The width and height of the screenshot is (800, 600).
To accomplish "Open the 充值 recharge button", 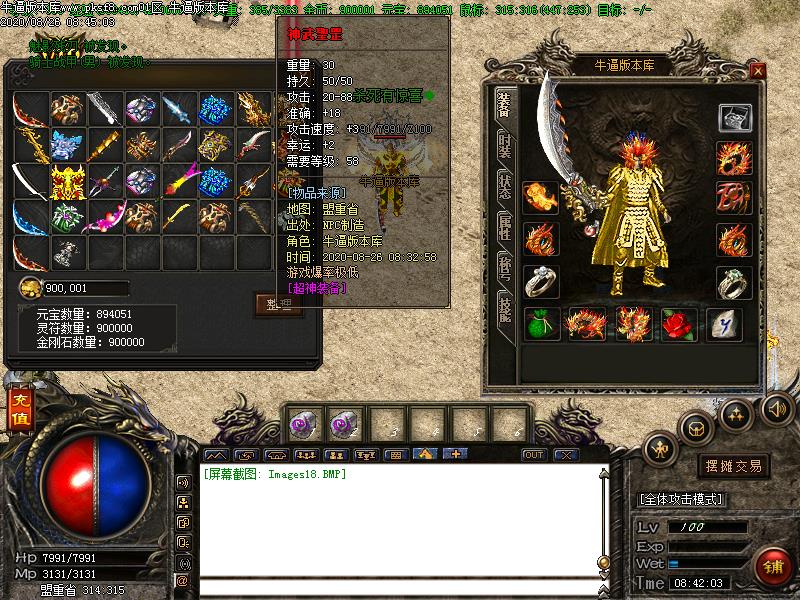I will [20, 408].
